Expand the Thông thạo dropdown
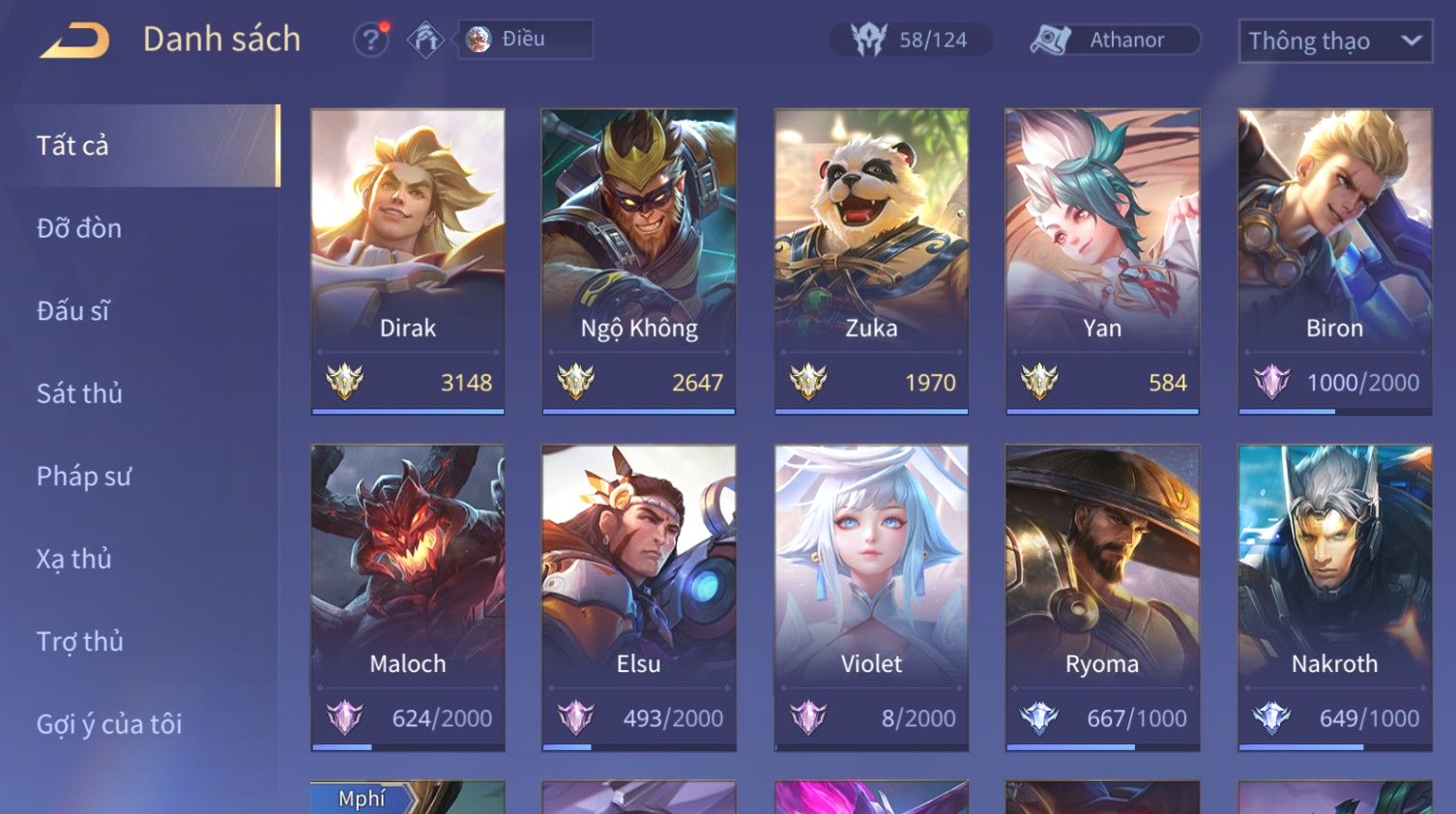1456x814 pixels. (x=1334, y=41)
